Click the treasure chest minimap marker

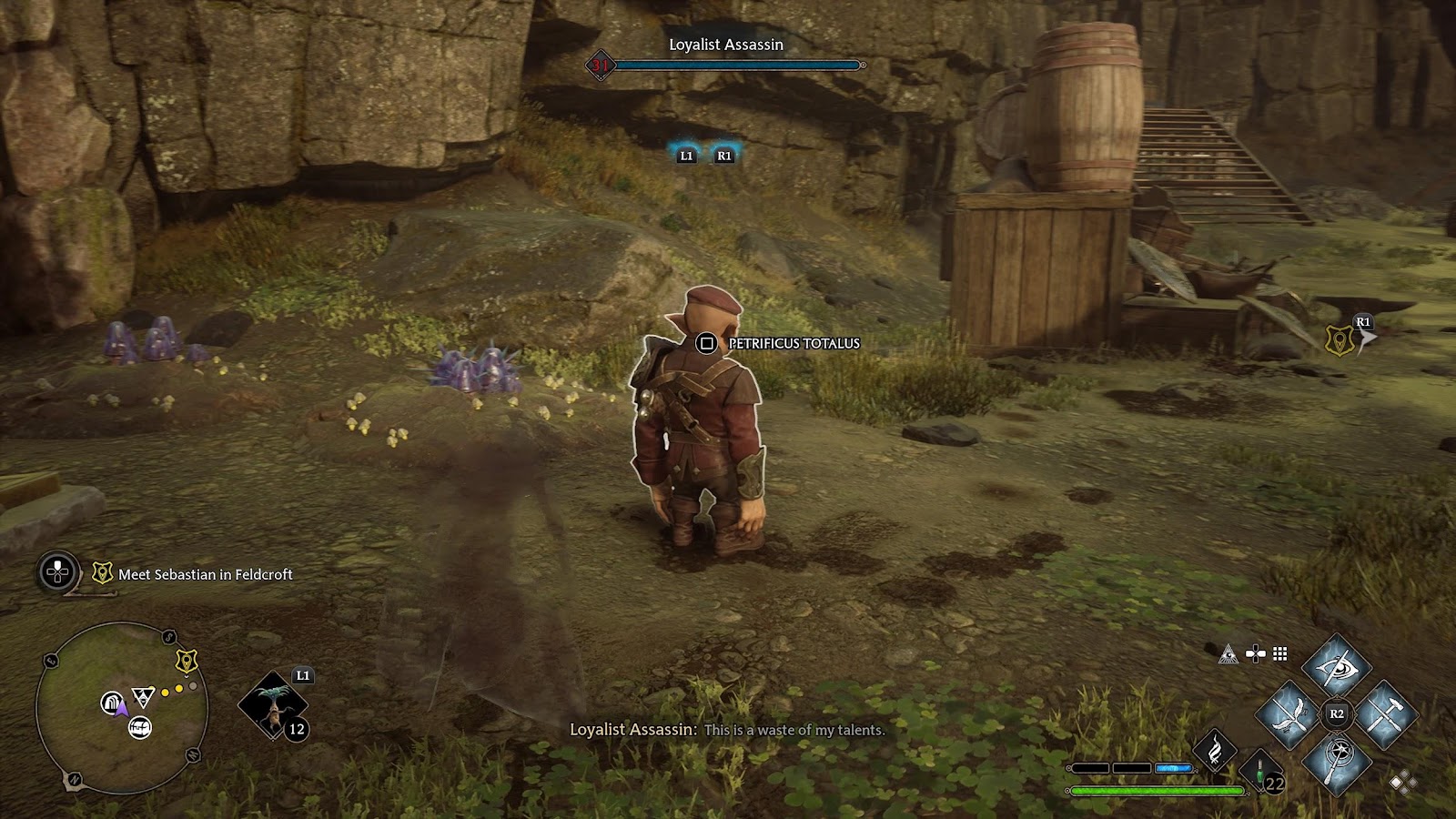tap(139, 727)
